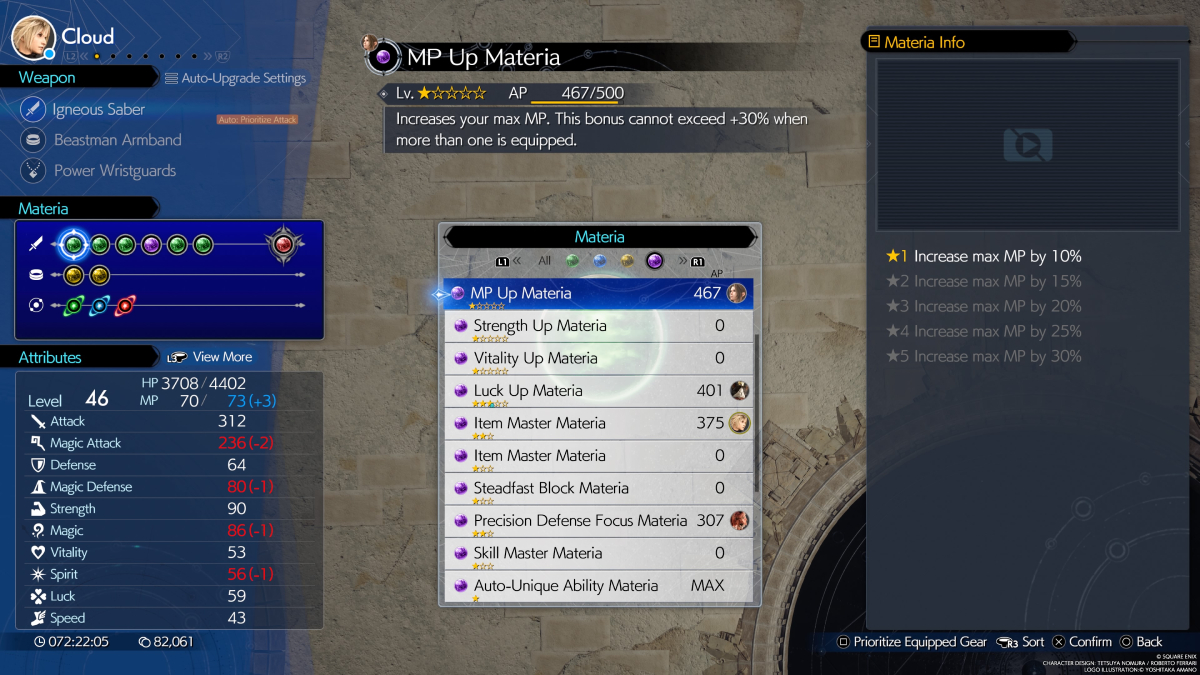1200x675 pixels.
Task: Select the Igneous Saber weapon
Action: pos(98,110)
